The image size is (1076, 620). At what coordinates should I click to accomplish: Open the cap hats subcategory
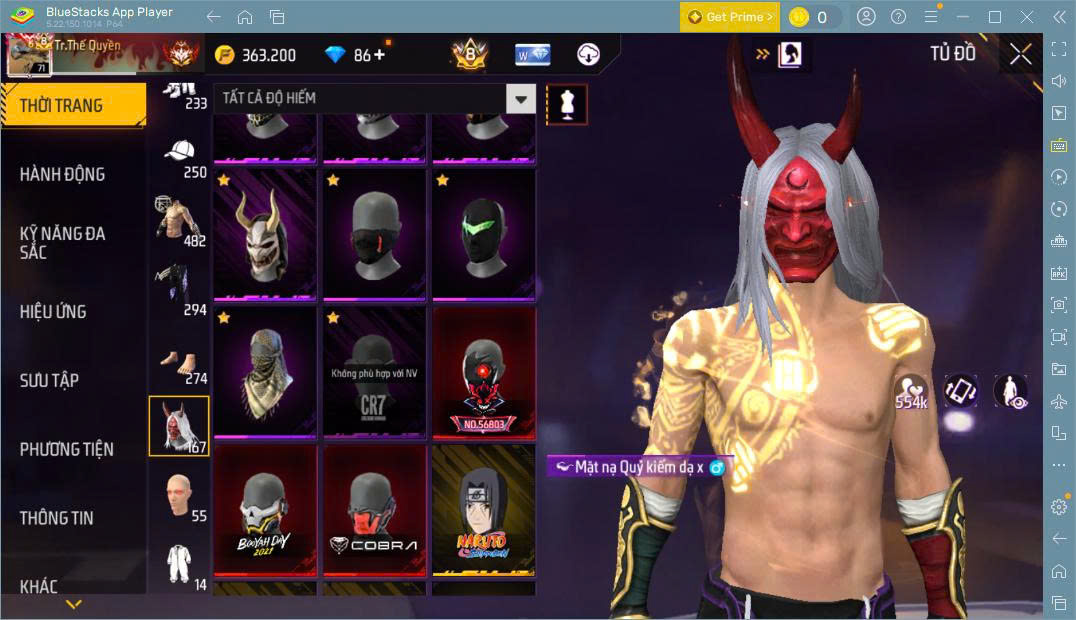tap(180, 157)
